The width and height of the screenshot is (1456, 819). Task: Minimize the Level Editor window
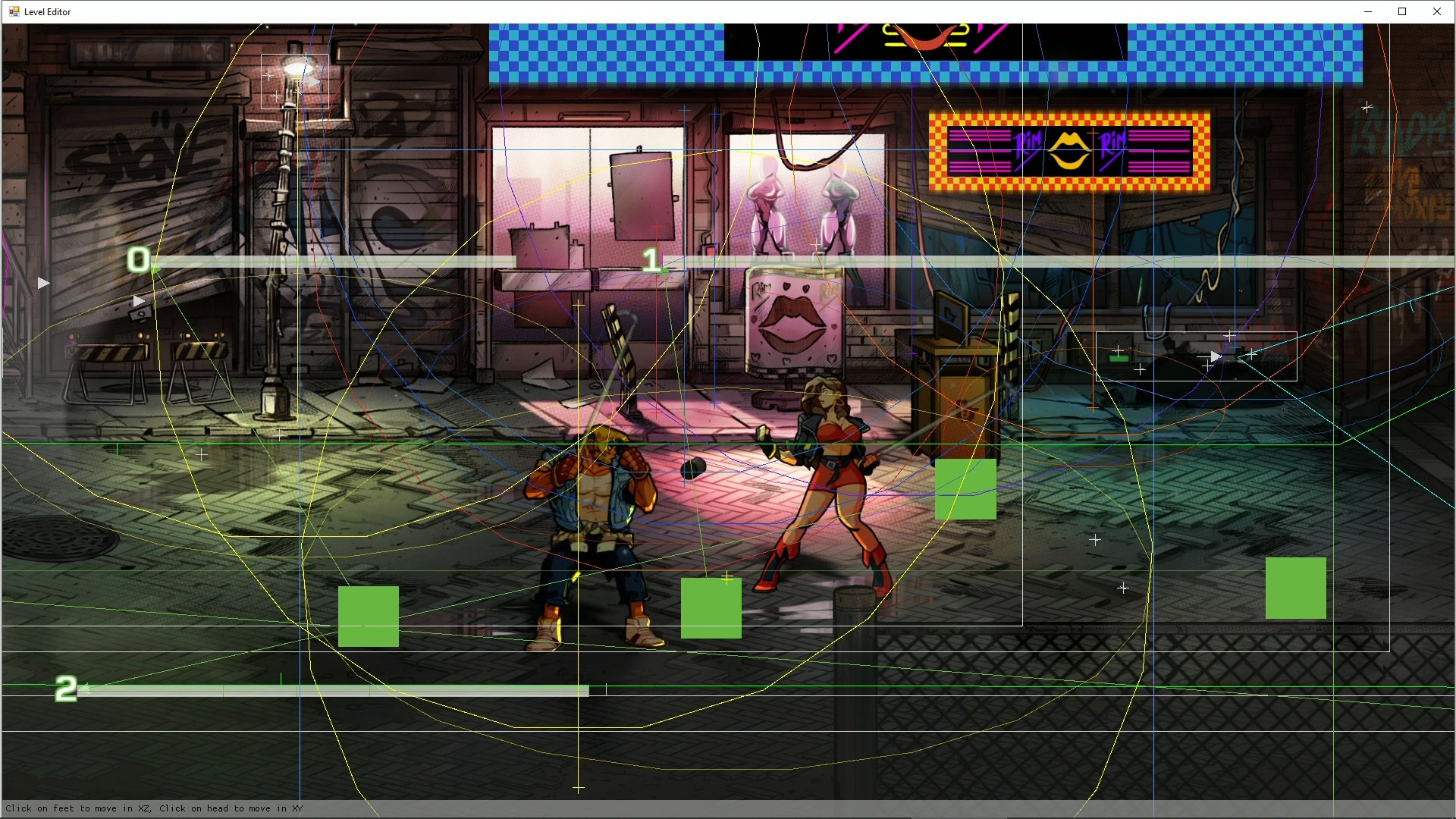pyautogui.click(x=1368, y=11)
